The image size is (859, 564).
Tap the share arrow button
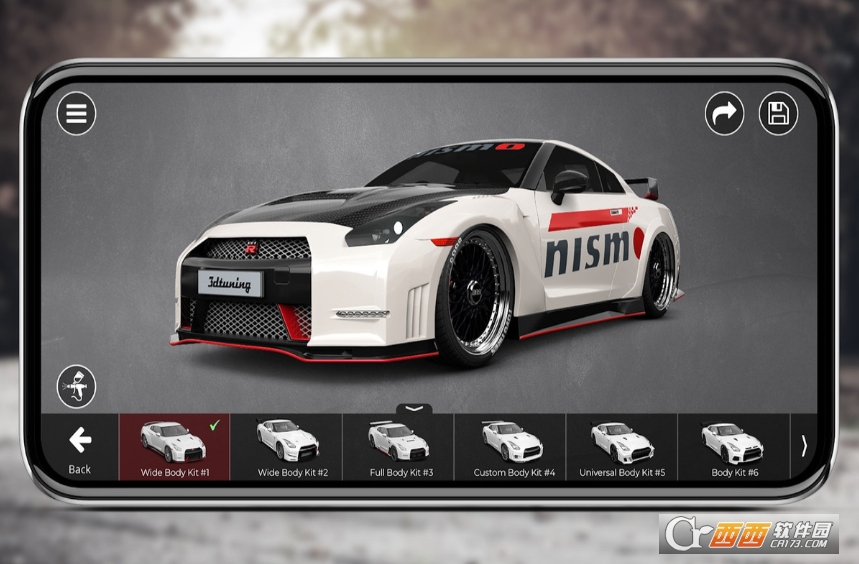724,114
